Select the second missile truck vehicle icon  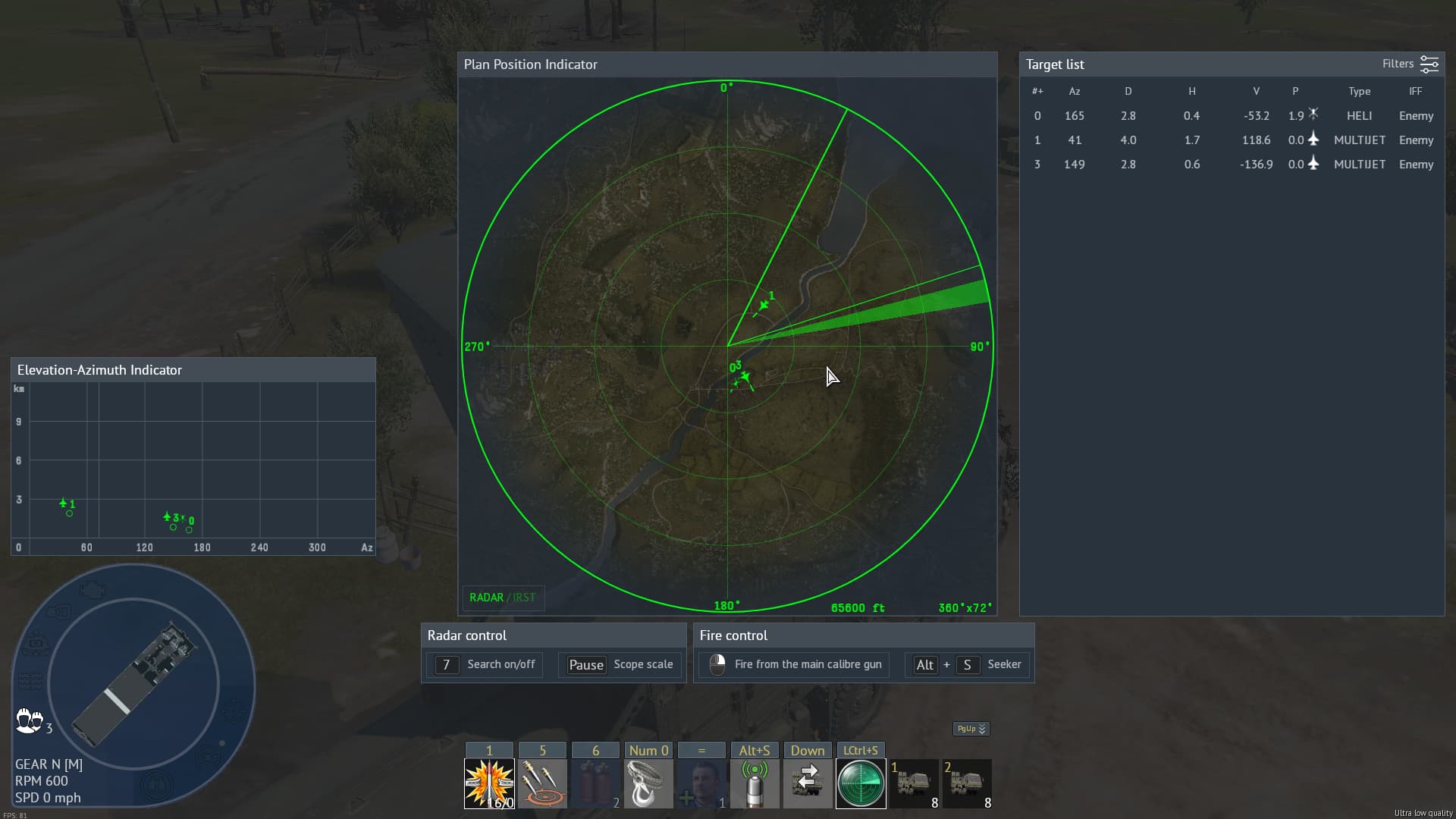pos(967,783)
